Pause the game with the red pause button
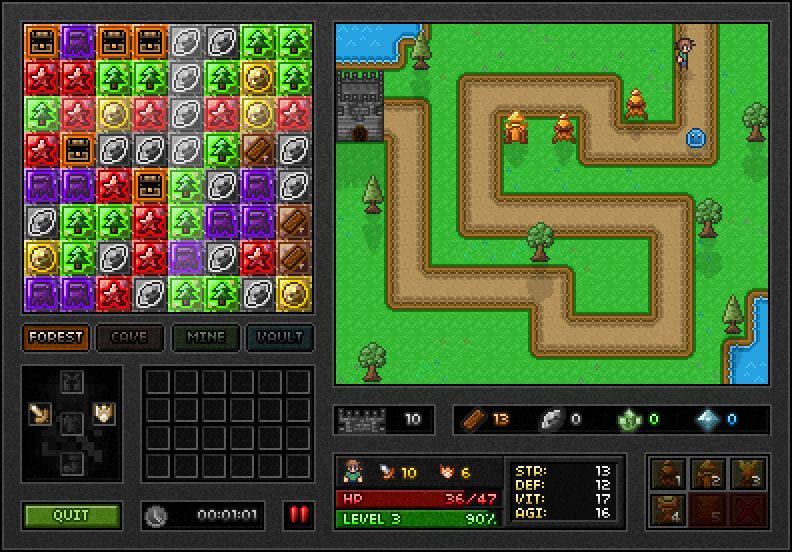The width and height of the screenshot is (792, 552). [298, 515]
